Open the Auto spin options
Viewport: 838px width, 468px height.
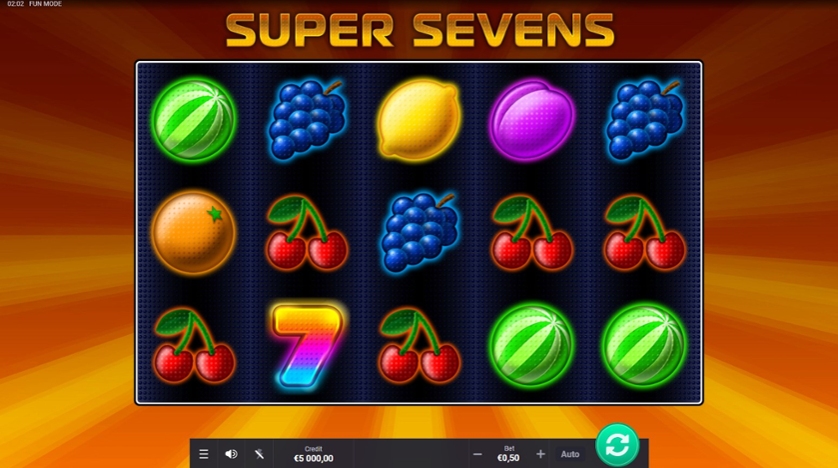click(570, 454)
